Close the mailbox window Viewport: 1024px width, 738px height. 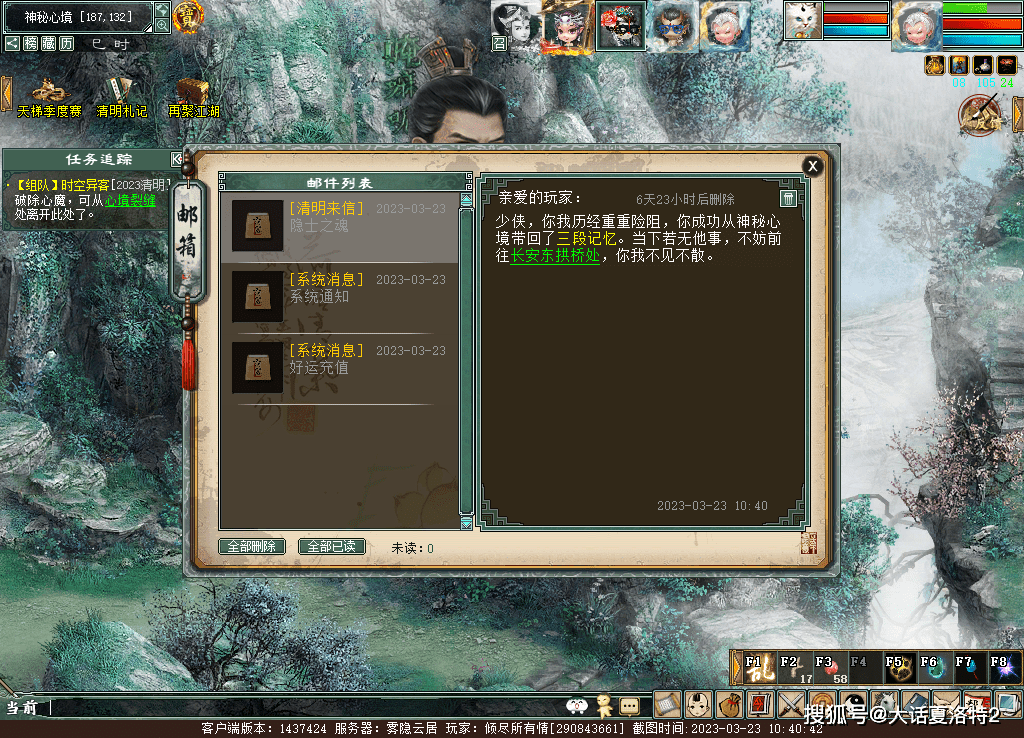point(813,166)
